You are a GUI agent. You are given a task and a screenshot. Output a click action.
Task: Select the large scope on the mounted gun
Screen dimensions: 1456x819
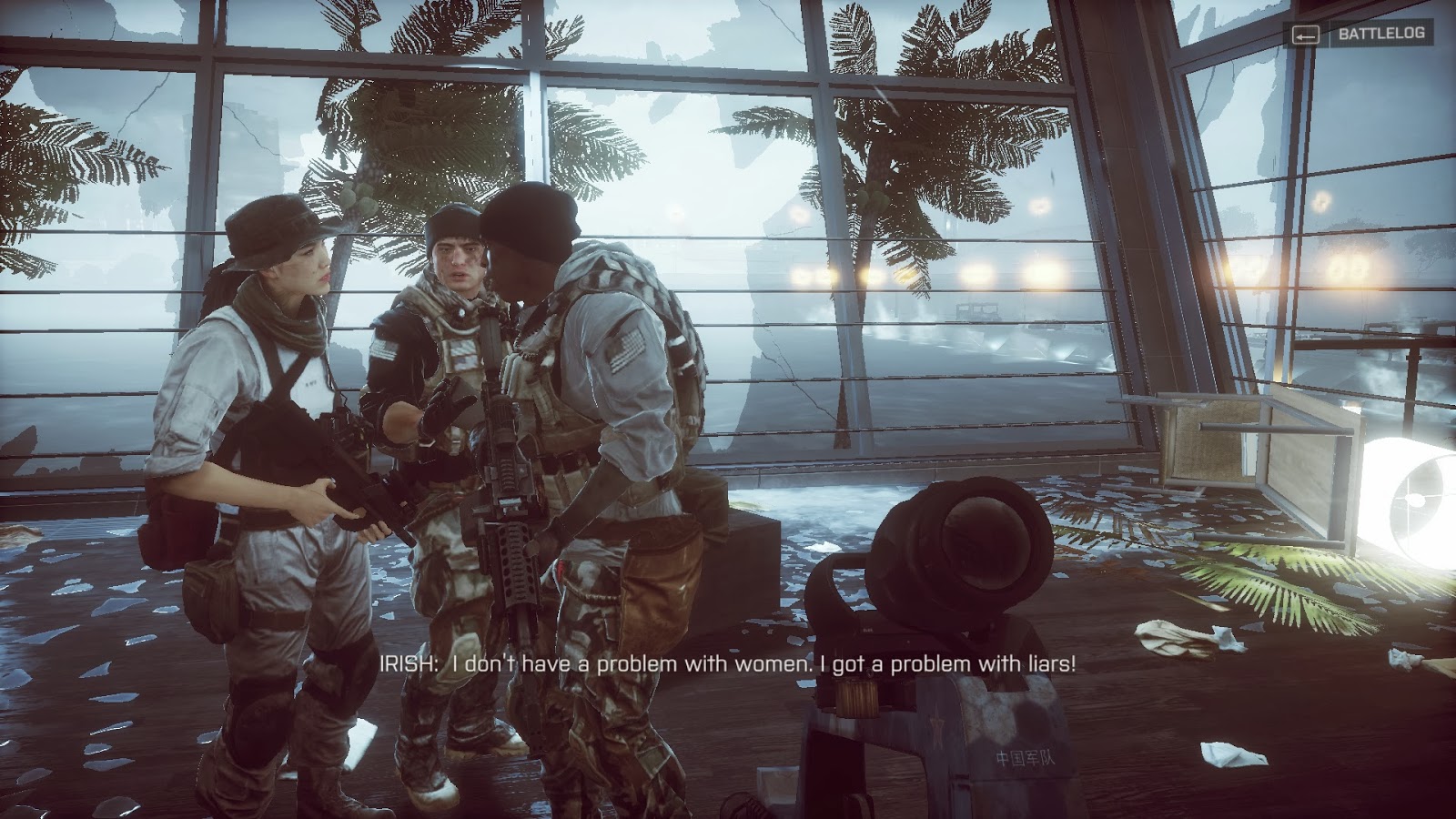click(965, 546)
